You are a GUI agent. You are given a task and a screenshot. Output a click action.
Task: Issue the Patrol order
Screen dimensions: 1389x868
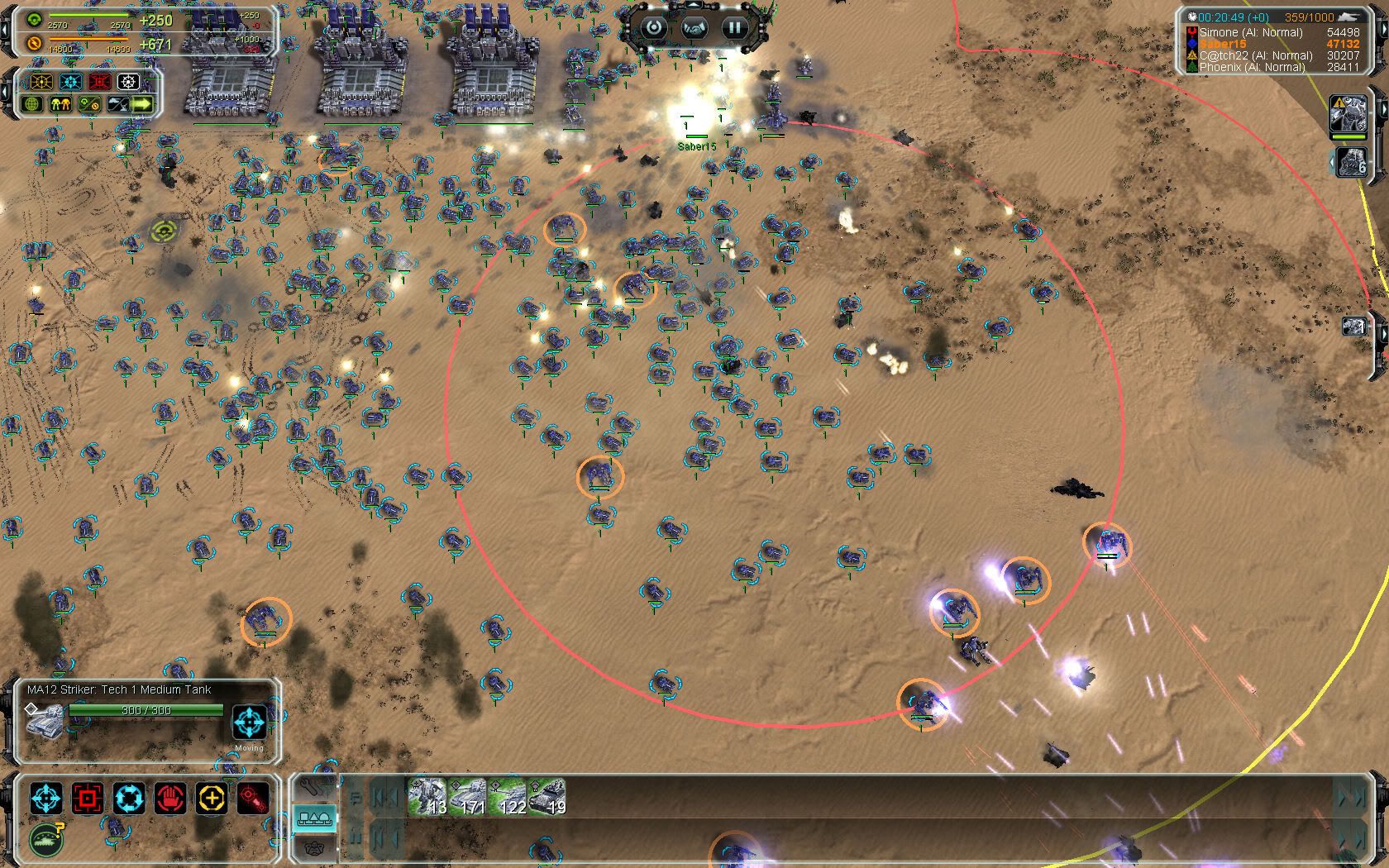129,799
